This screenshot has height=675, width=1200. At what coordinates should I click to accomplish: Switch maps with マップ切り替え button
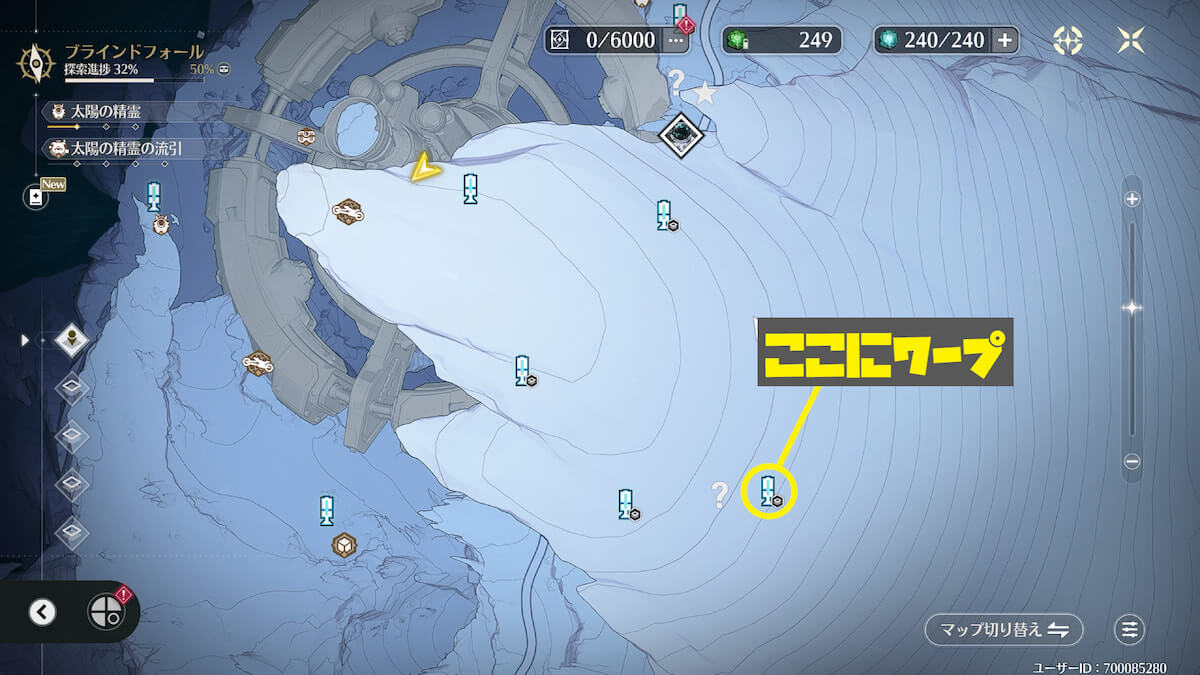[1004, 630]
